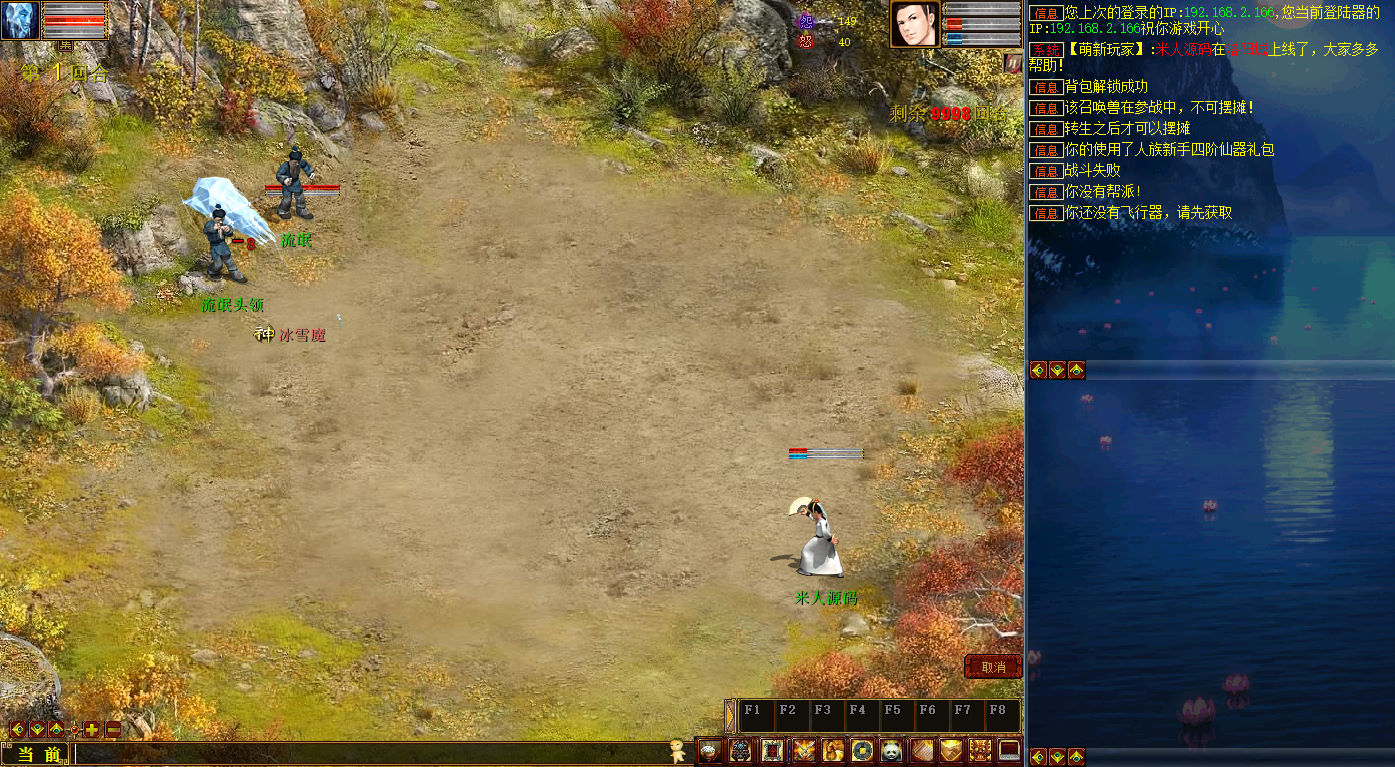Click the ancient coin icon
Image resolution: width=1395 pixels, height=767 pixels.
click(862, 751)
